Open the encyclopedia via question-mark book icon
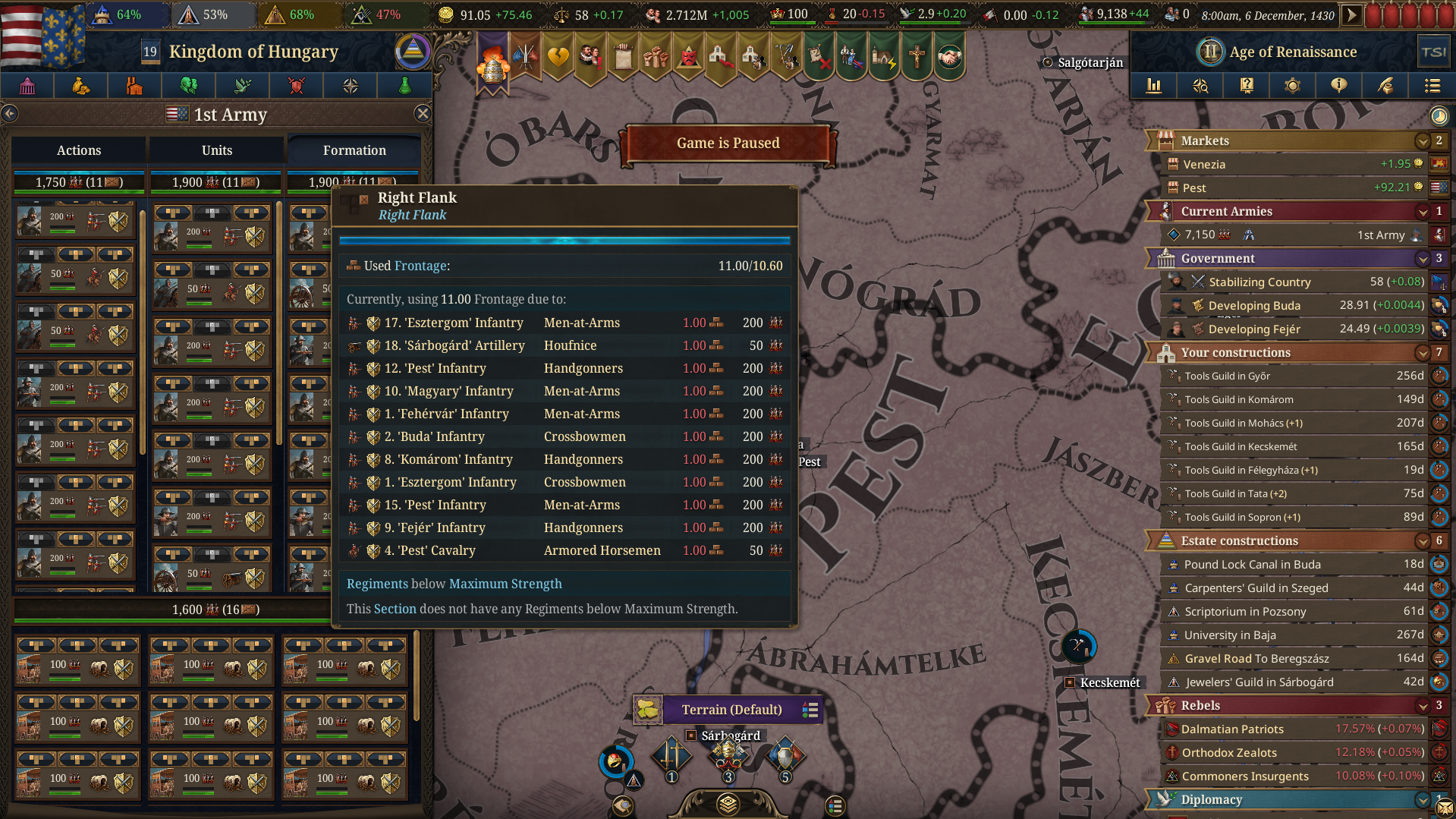 click(1246, 86)
